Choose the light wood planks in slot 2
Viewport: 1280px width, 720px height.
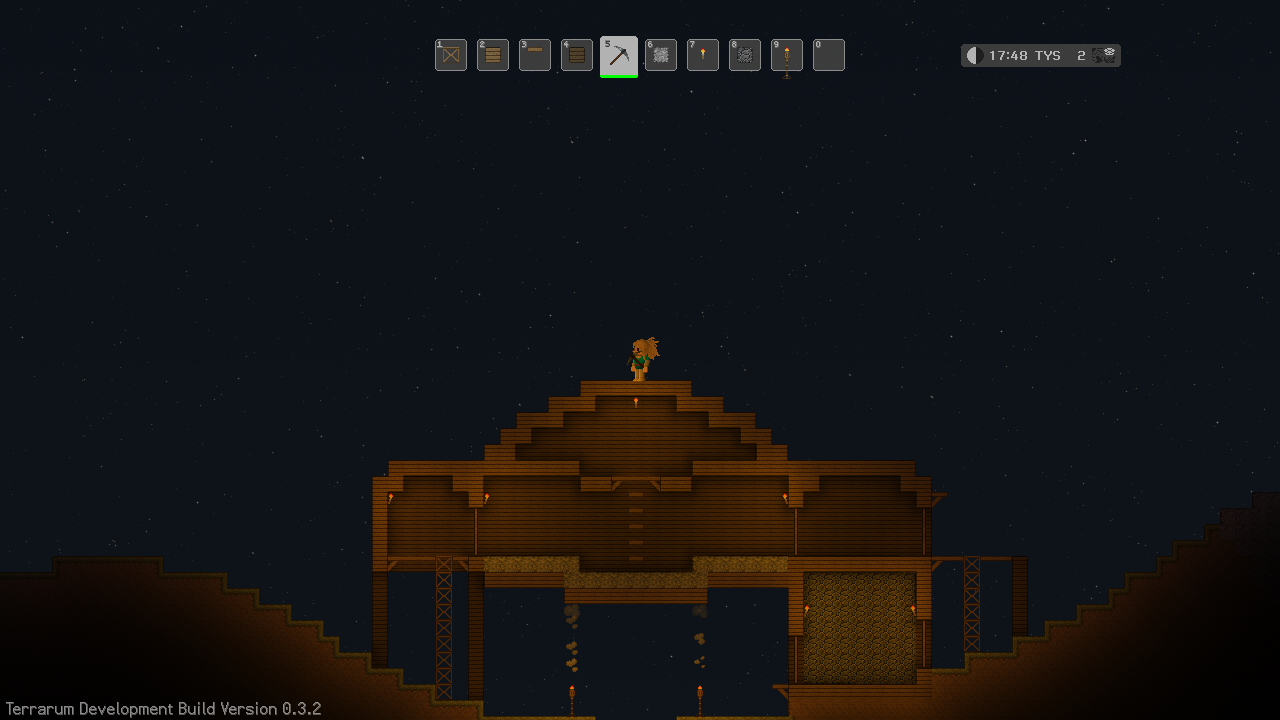[493, 55]
